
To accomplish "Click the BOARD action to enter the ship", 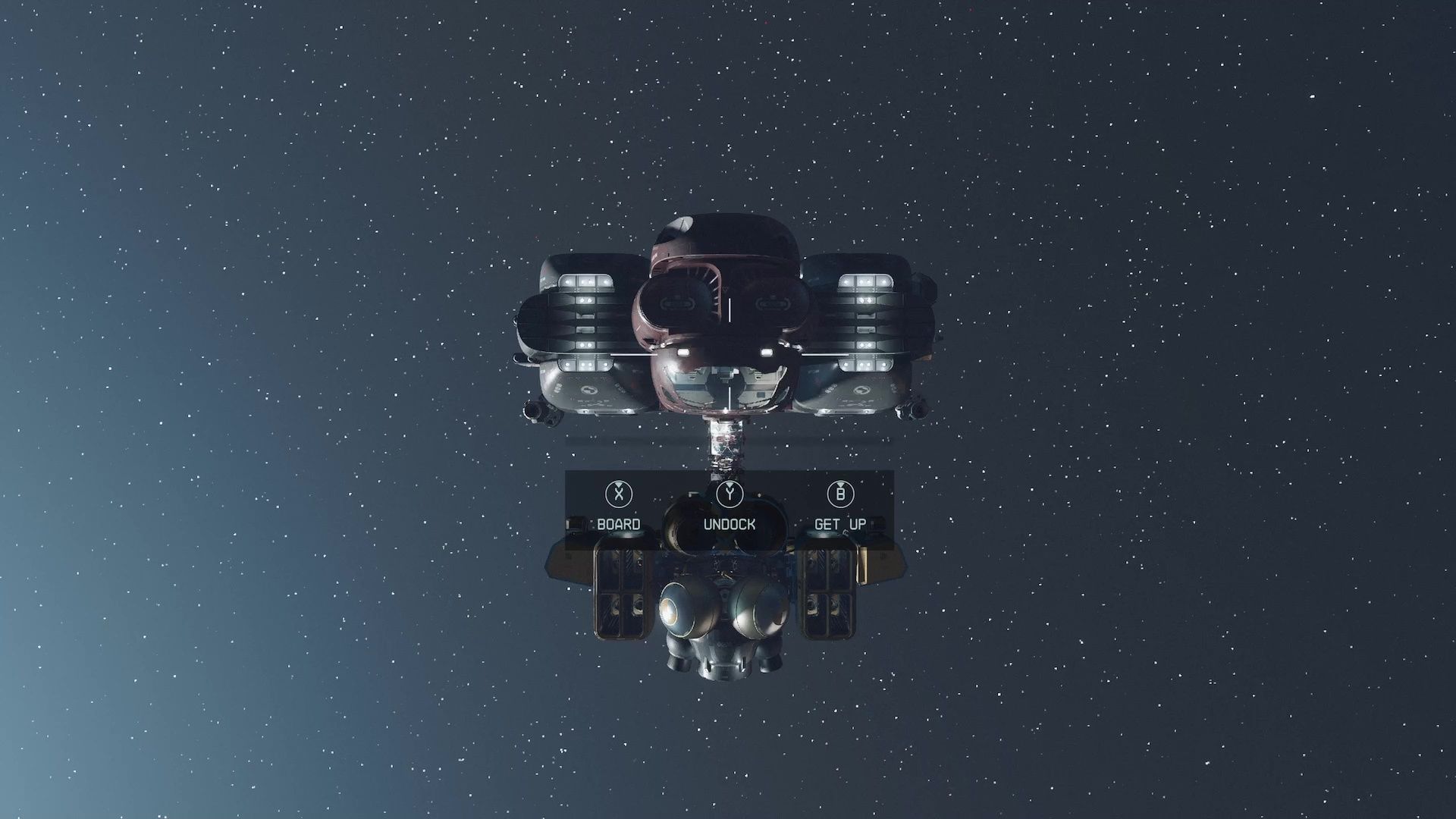I will pos(620,523).
